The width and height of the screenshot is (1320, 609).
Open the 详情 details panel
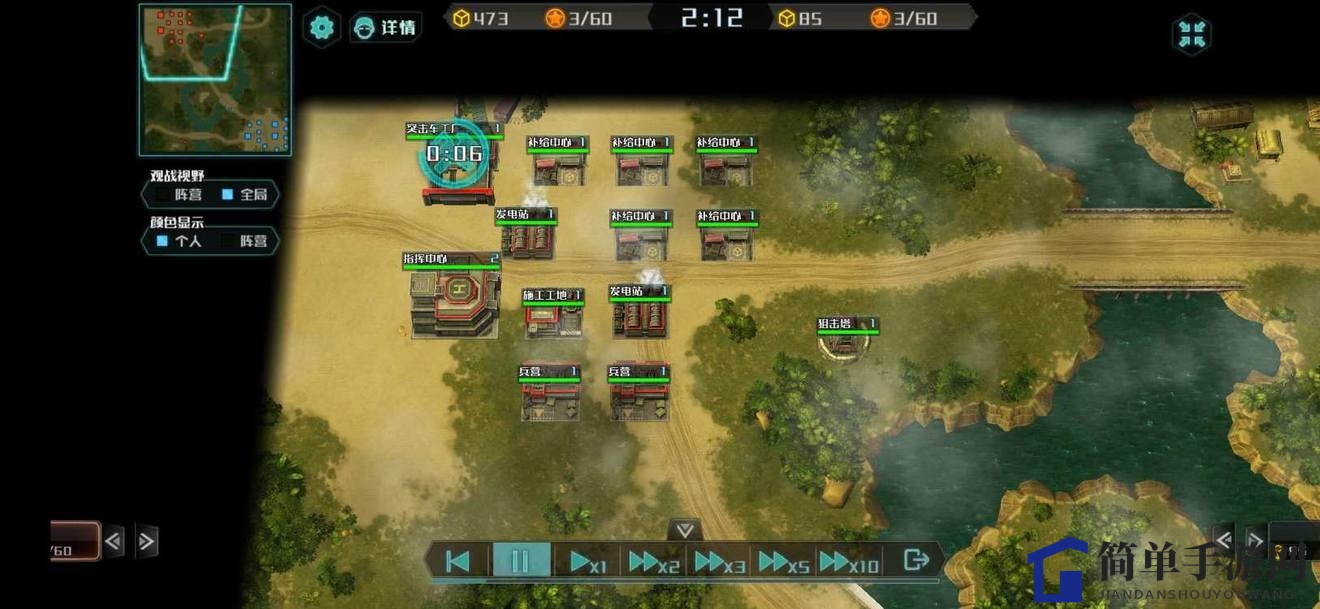[x=386, y=27]
